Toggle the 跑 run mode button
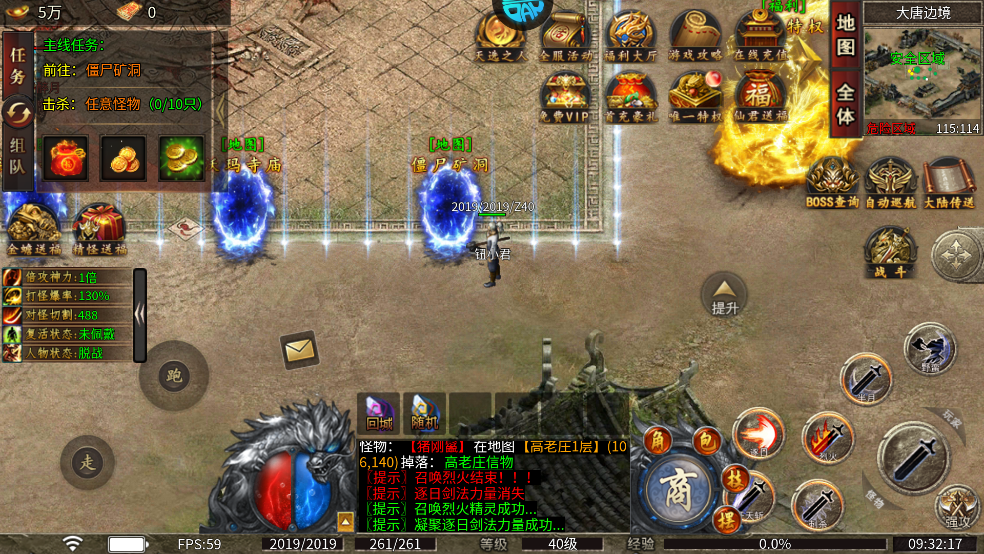Viewport: 984px width, 554px height. pyautogui.click(x=175, y=376)
